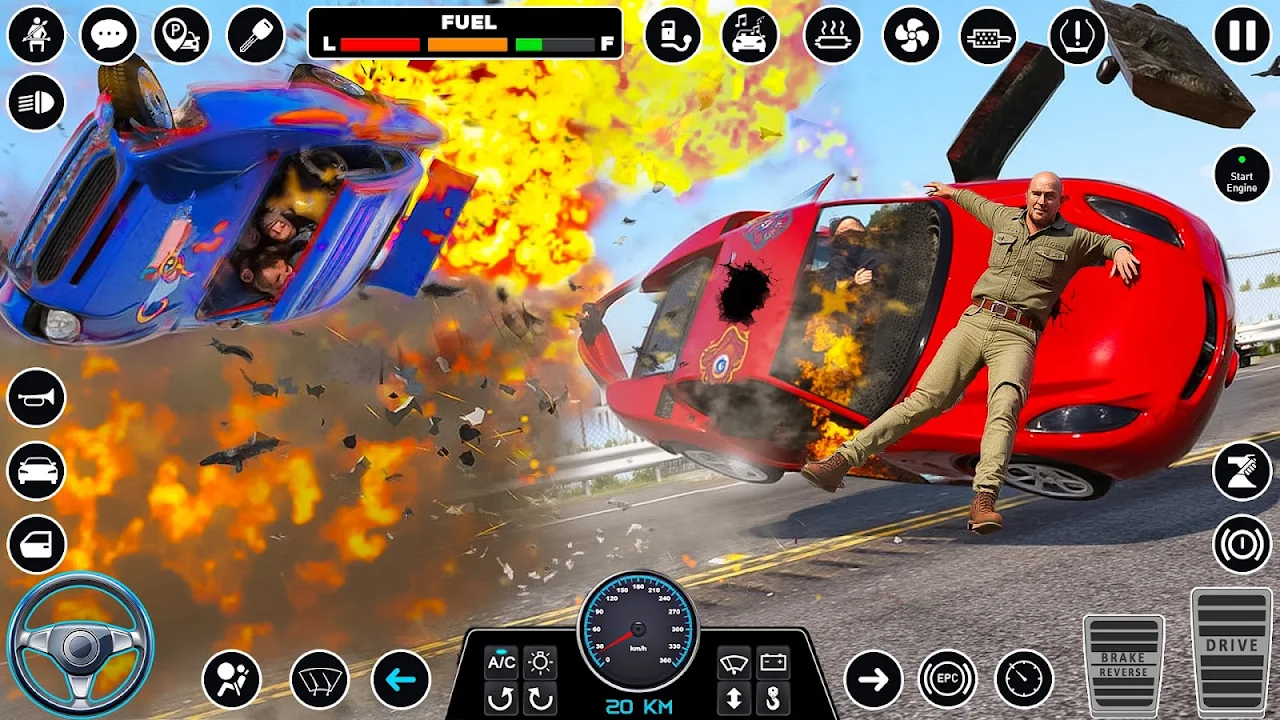Toggle the headlights icon

[36, 103]
